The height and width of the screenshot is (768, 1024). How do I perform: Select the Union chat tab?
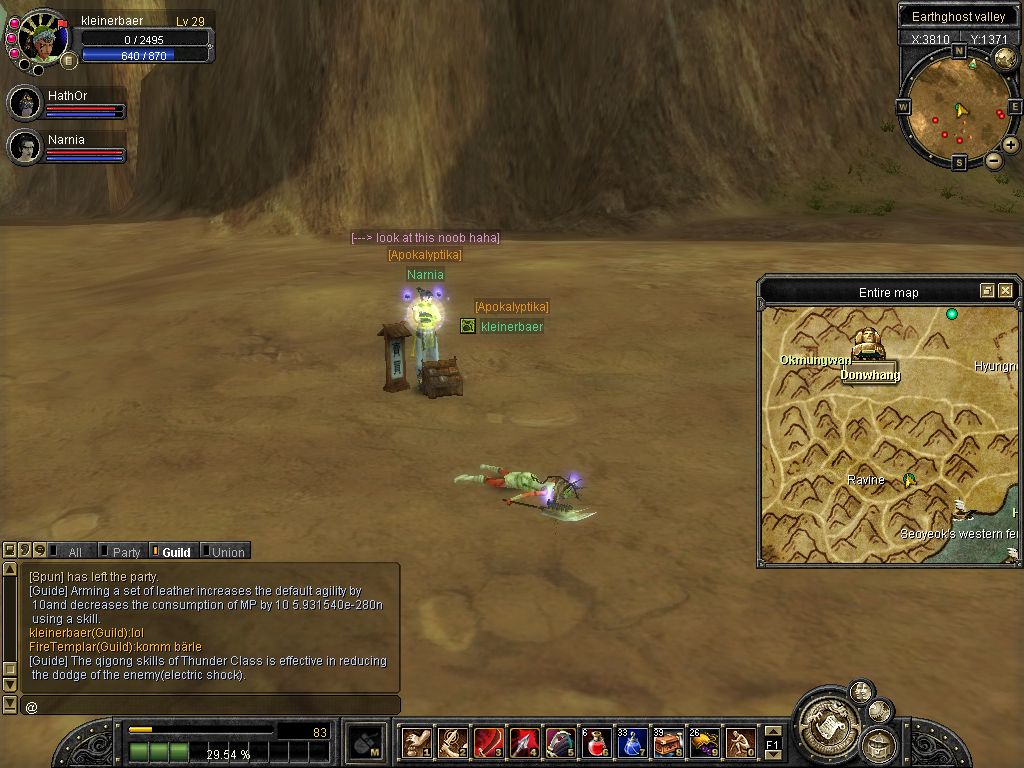click(226, 551)
